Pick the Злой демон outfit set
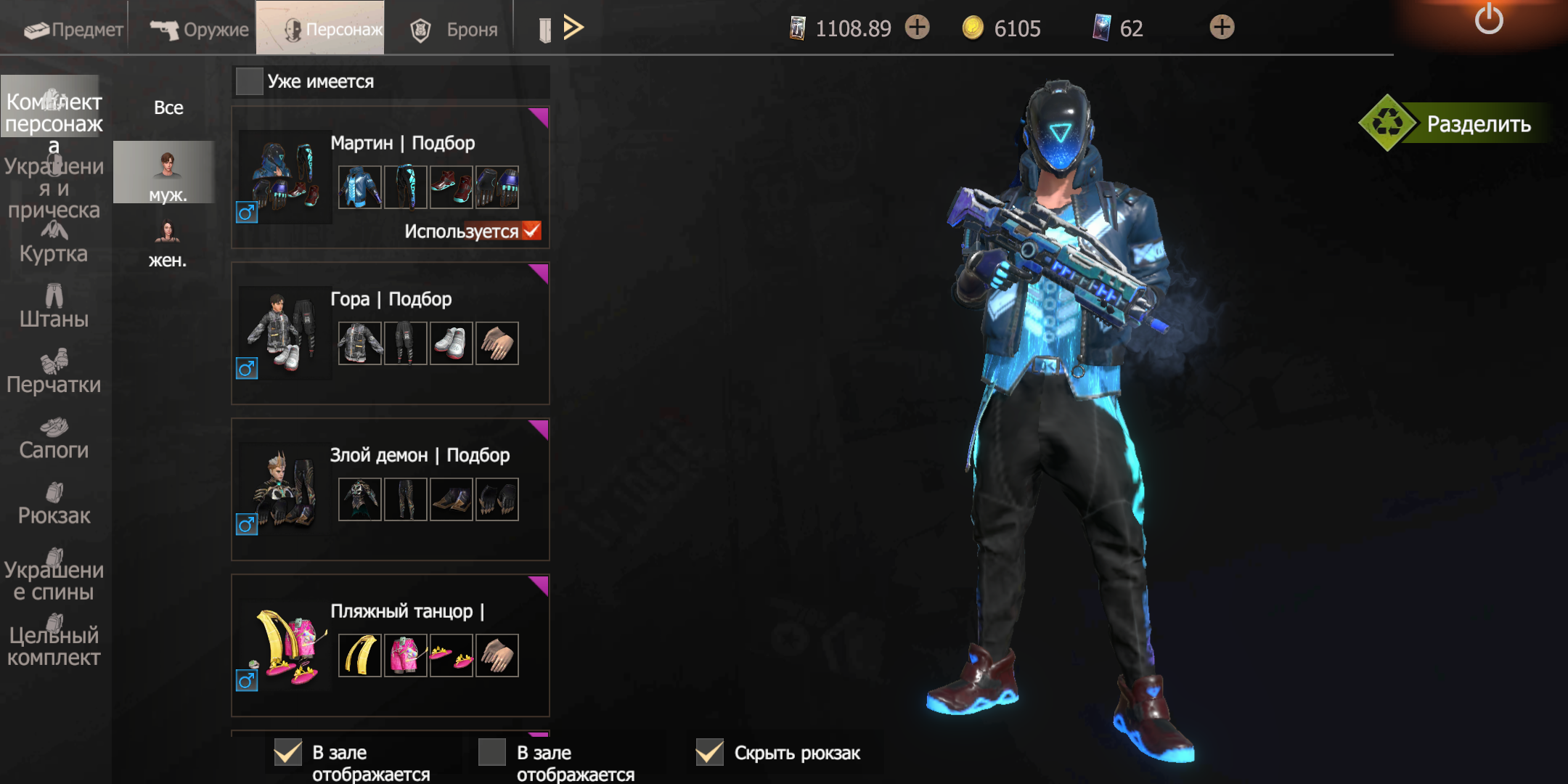 click(x=390, y=489)
